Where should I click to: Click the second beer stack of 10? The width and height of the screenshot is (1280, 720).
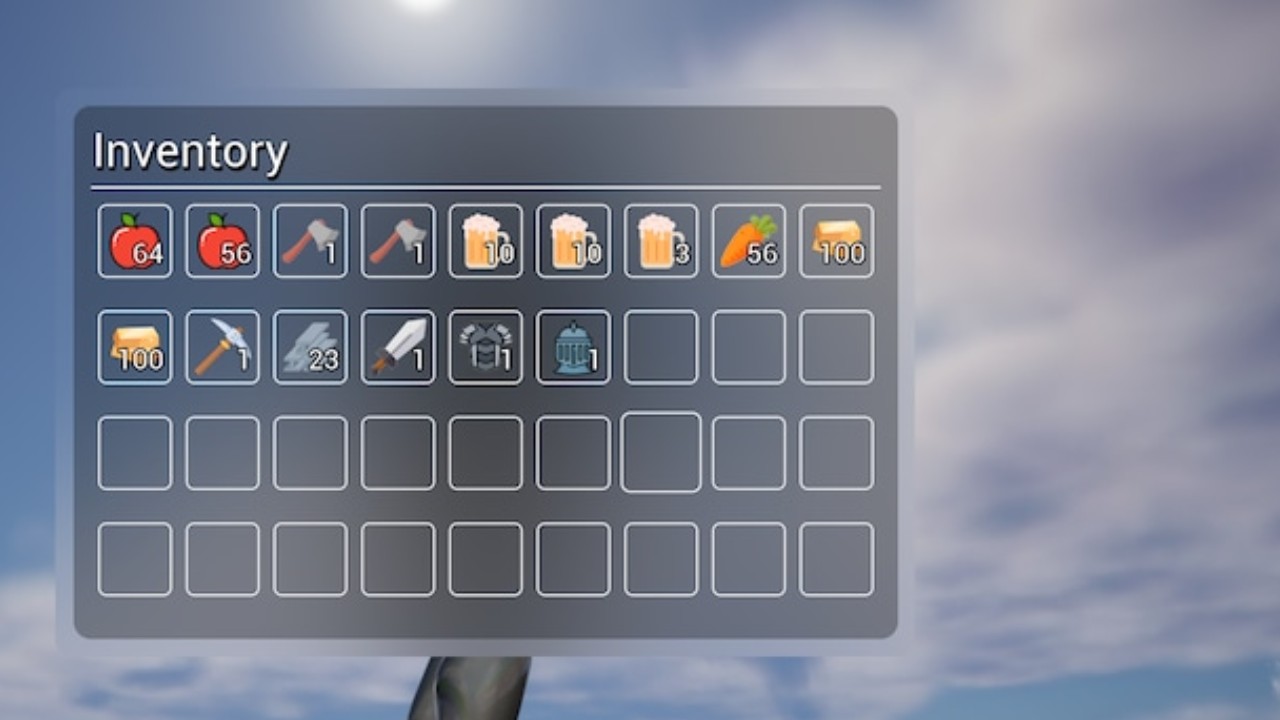(x=573, y=241)
